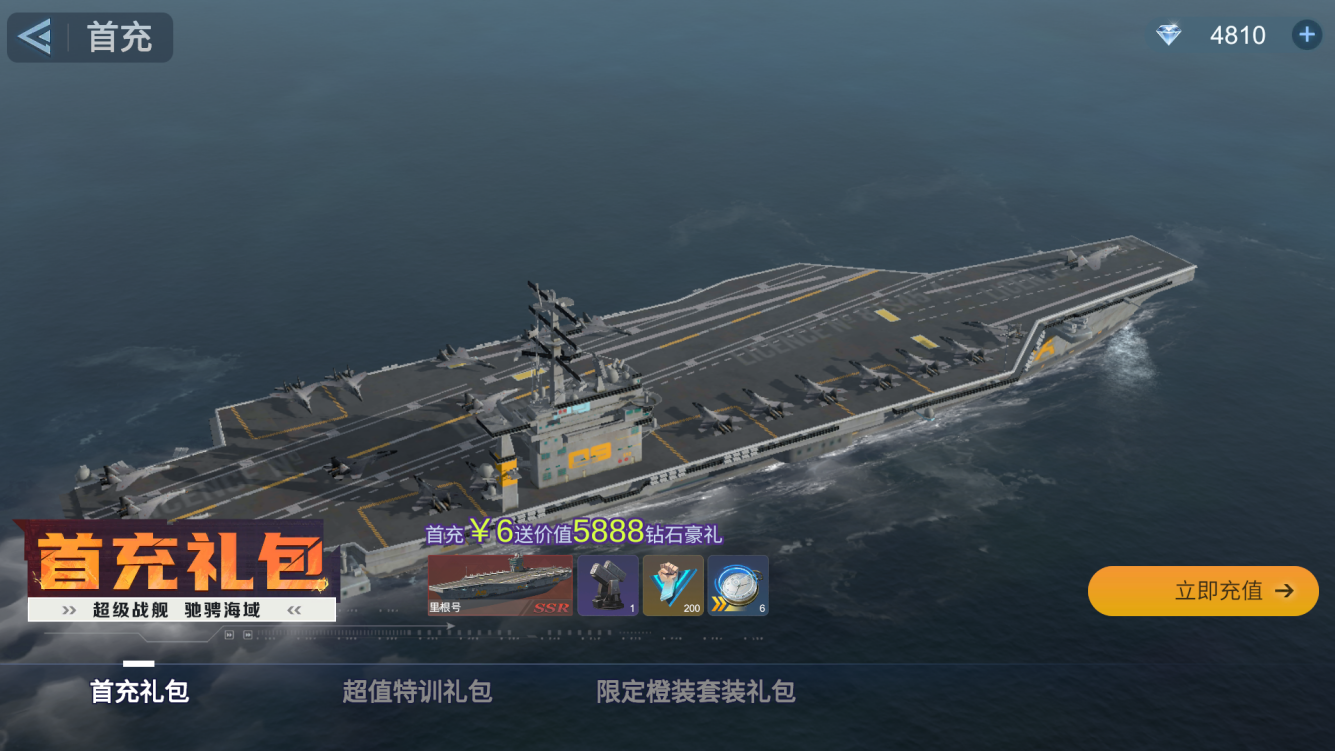Click the fist emblem reward icon
The height and width of the screenshot is (751, 1335).
click(673, 585)
